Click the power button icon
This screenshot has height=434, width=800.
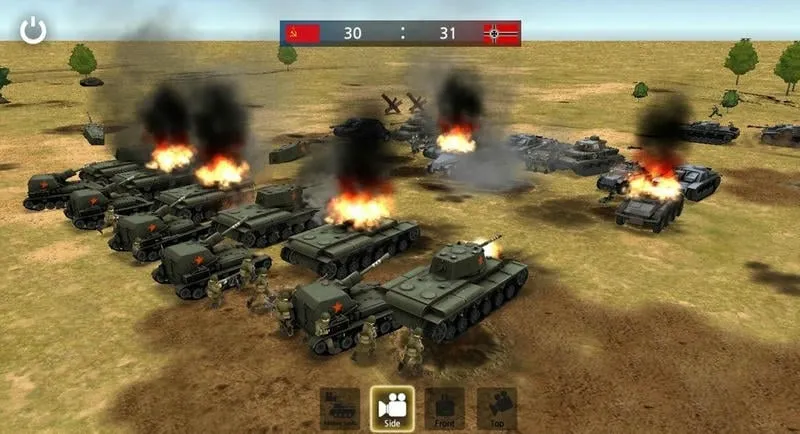point(33,30)
